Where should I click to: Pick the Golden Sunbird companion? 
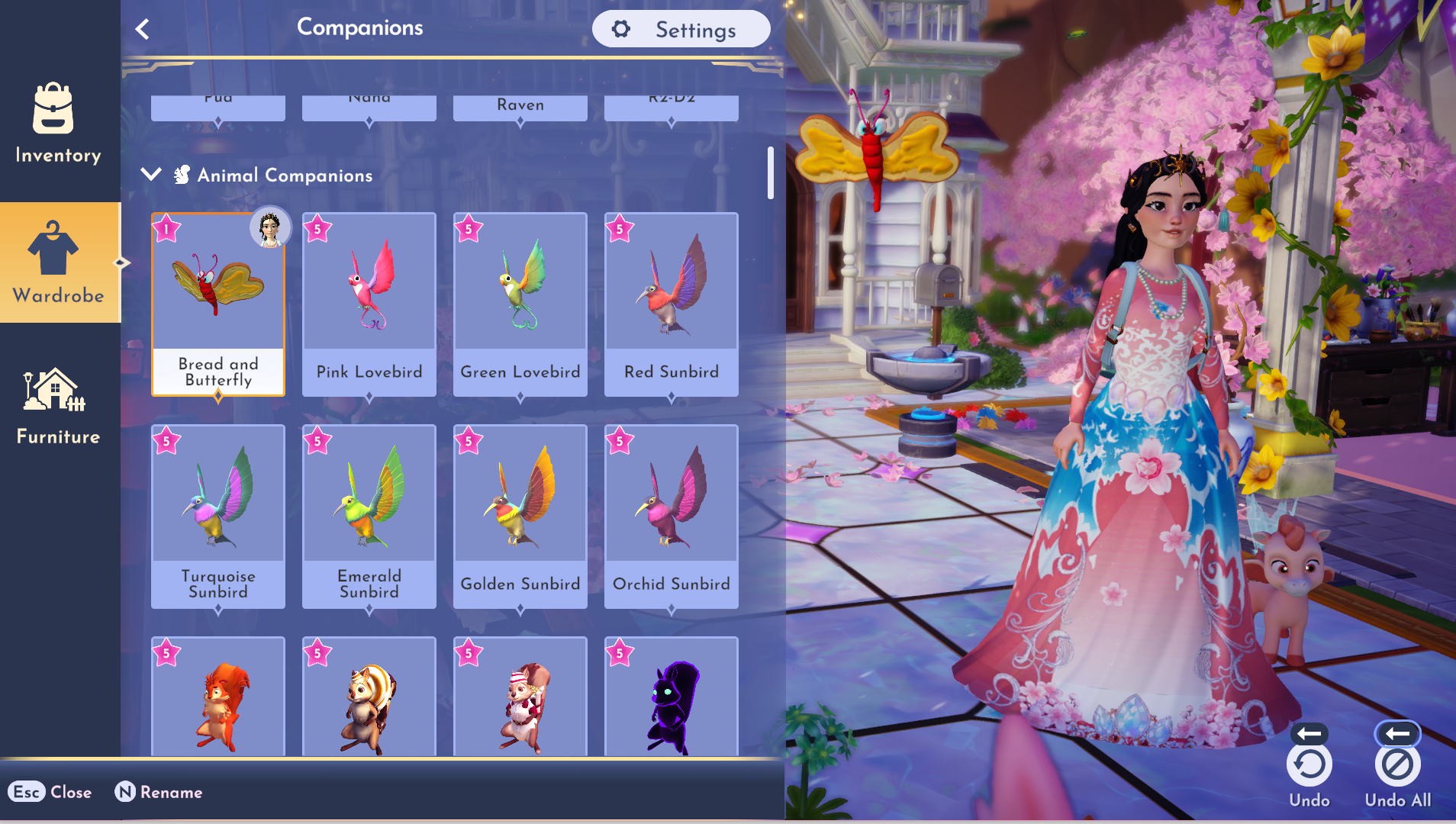pyautogui.click(x=520, y=516)
